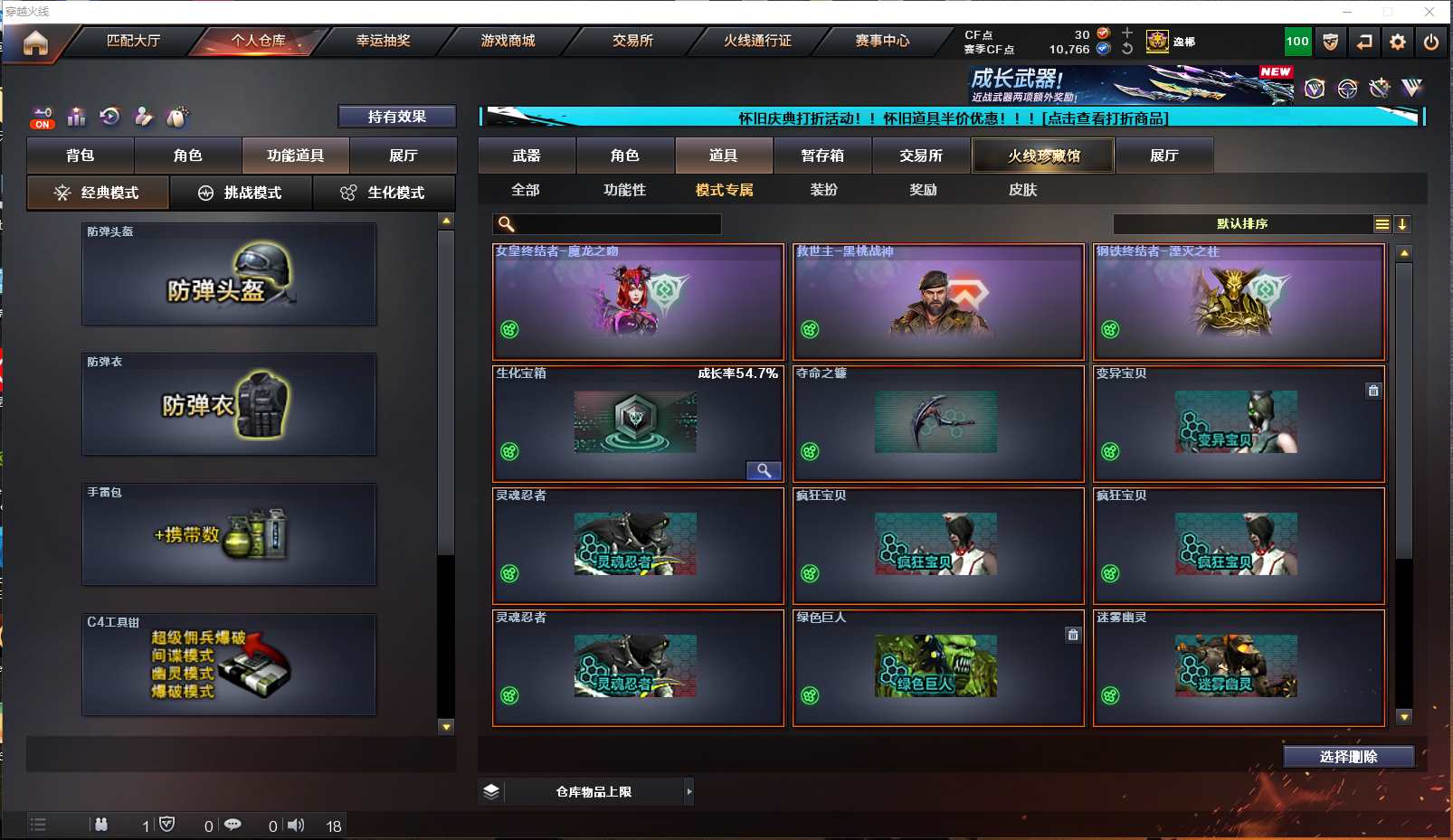Select the 生化模式 mode tab
Viewport: 1453px width, 840px height.
(384, 193)
